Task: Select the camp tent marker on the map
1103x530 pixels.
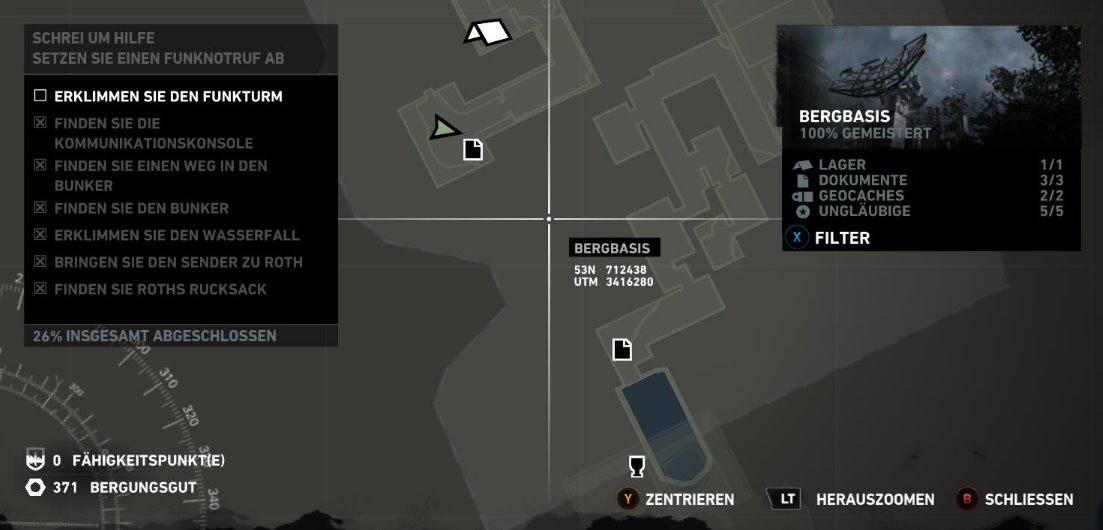Action: tap(488, 33)
